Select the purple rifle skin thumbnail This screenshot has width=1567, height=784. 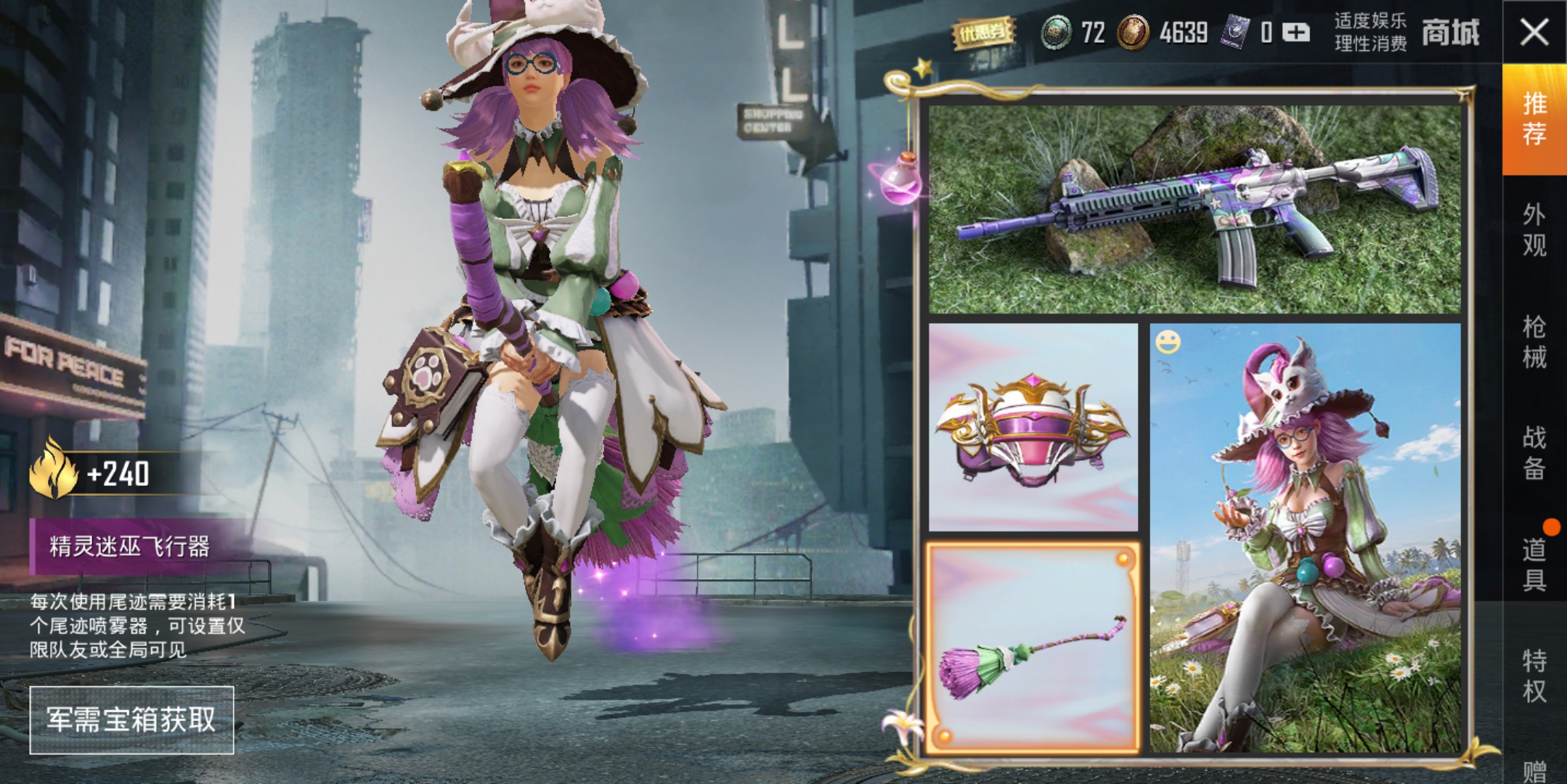1194,210
